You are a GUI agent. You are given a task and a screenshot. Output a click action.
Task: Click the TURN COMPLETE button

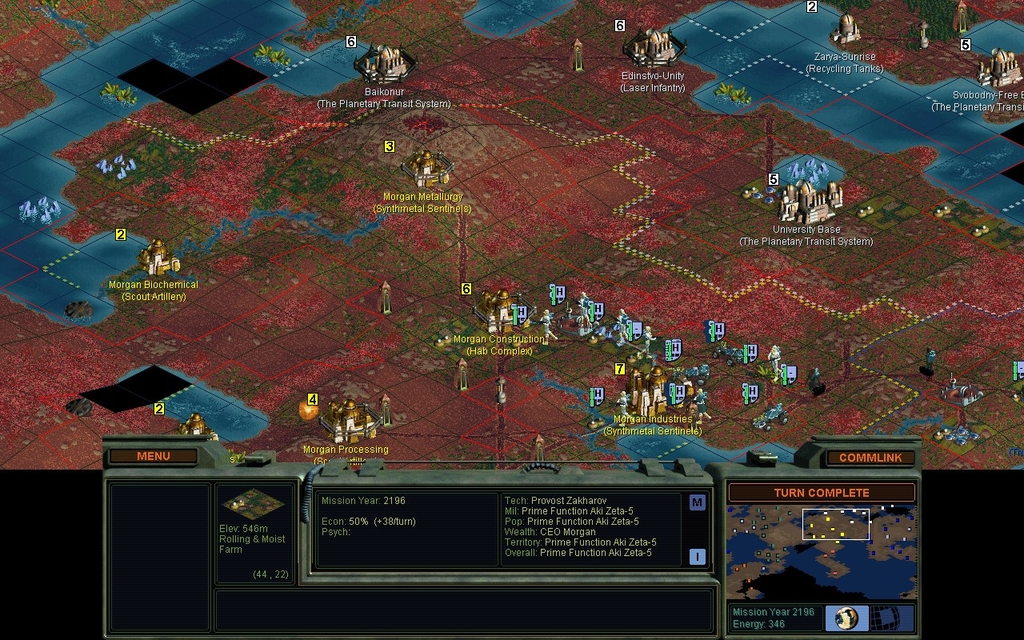[x=821, y=493]
